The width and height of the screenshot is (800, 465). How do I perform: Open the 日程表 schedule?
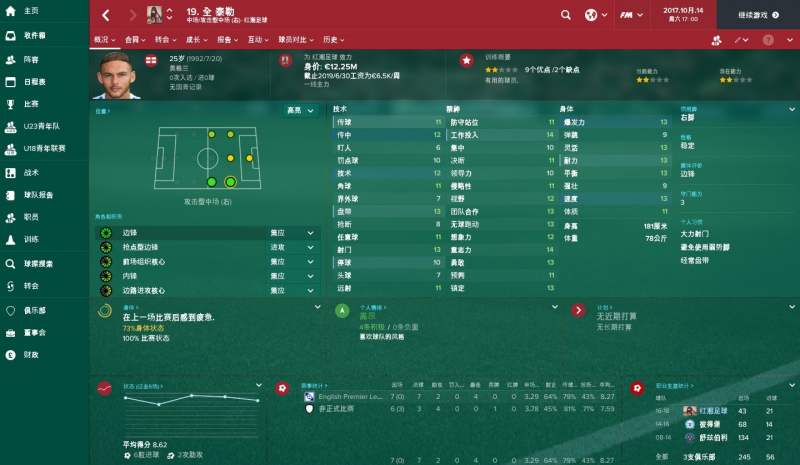coord(33,82)
